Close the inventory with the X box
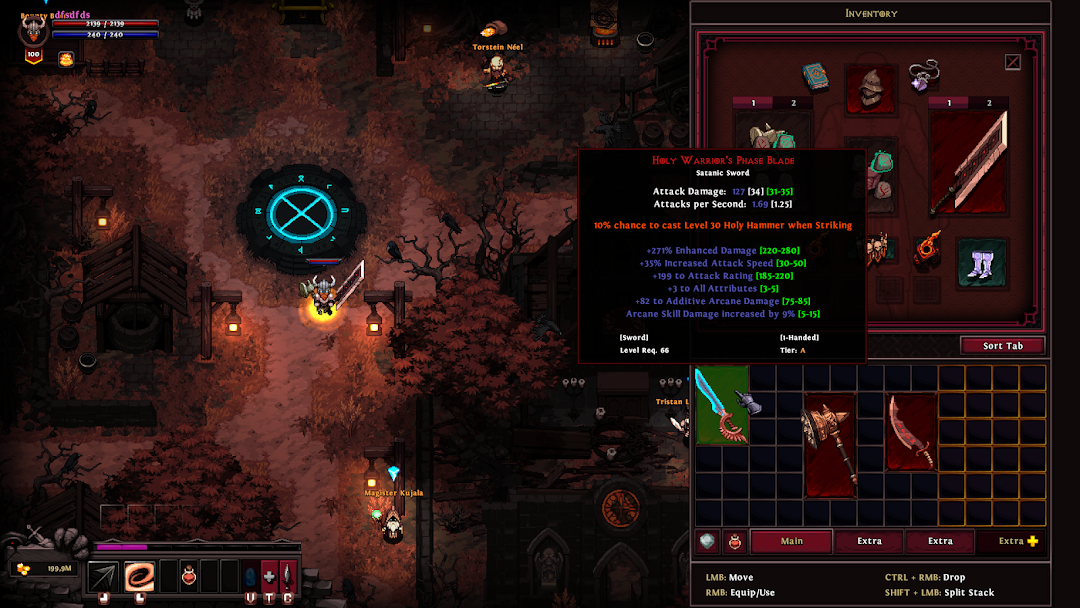The width and height of the screenshot is (1080, 608). pos(1013,62)
